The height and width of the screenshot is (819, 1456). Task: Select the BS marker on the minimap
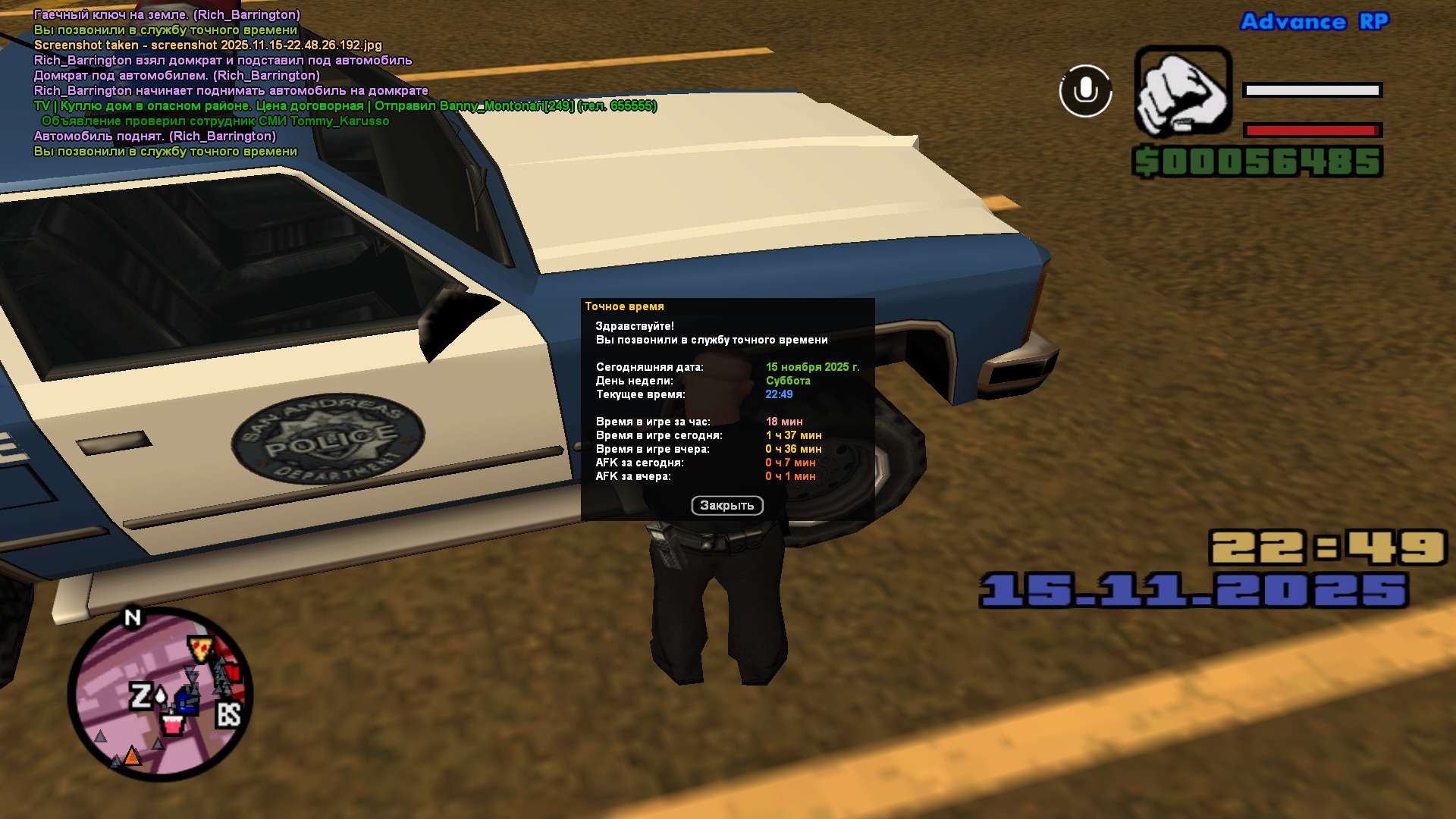tap(228, 714)
